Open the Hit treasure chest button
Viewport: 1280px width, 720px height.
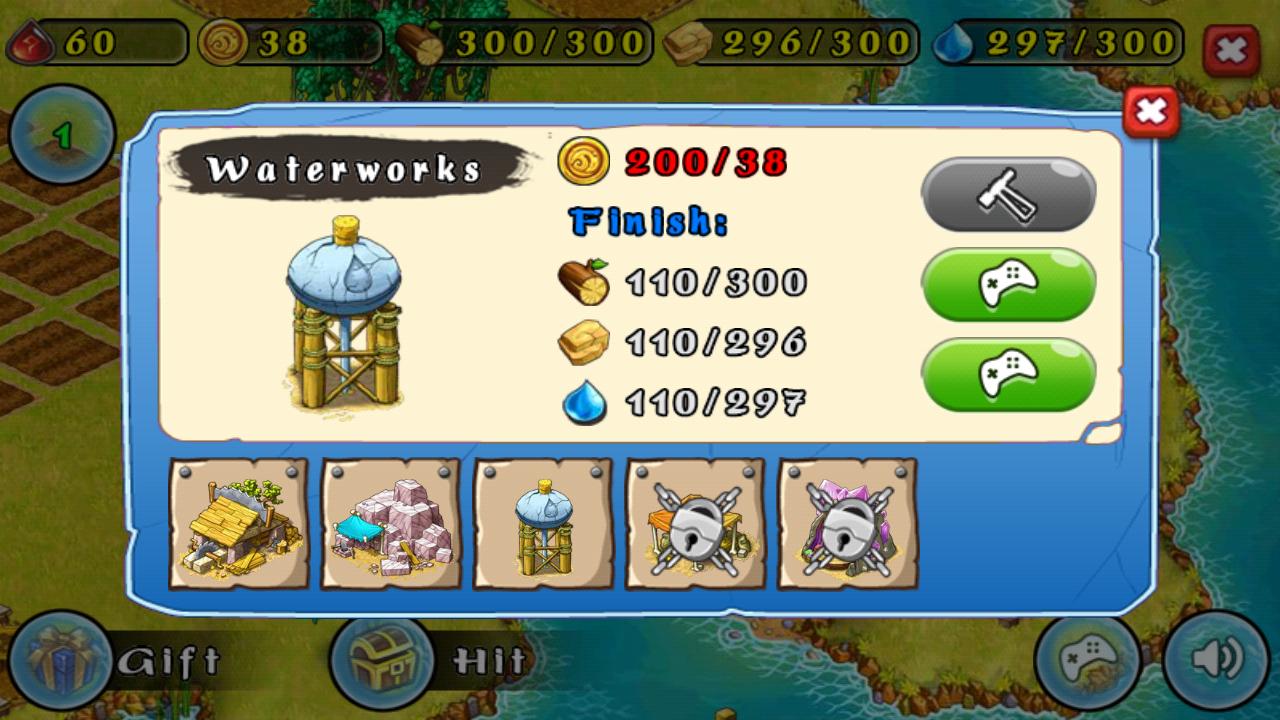tap(381, 661)
